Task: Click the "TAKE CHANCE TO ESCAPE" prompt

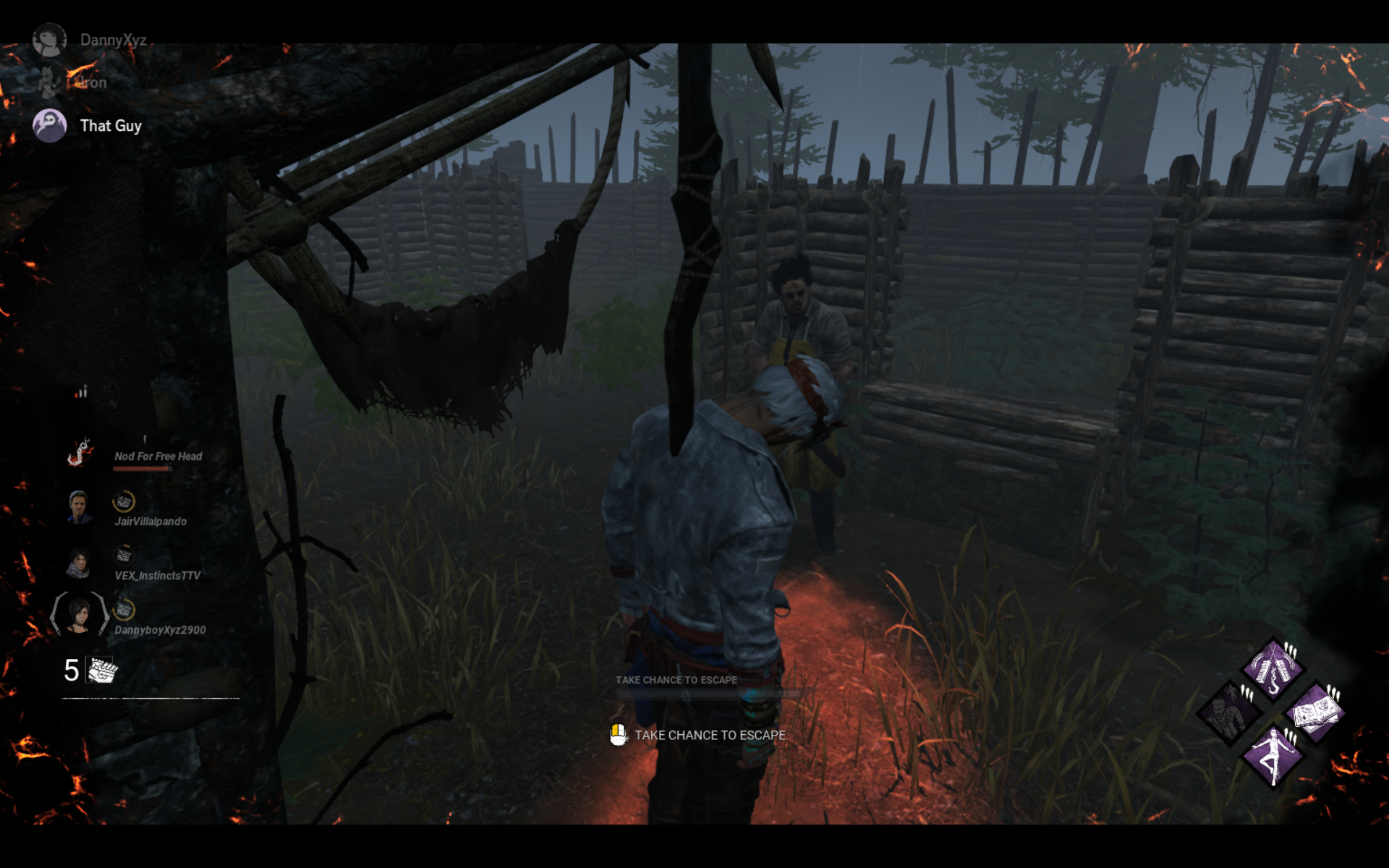Action: (709, 735)
